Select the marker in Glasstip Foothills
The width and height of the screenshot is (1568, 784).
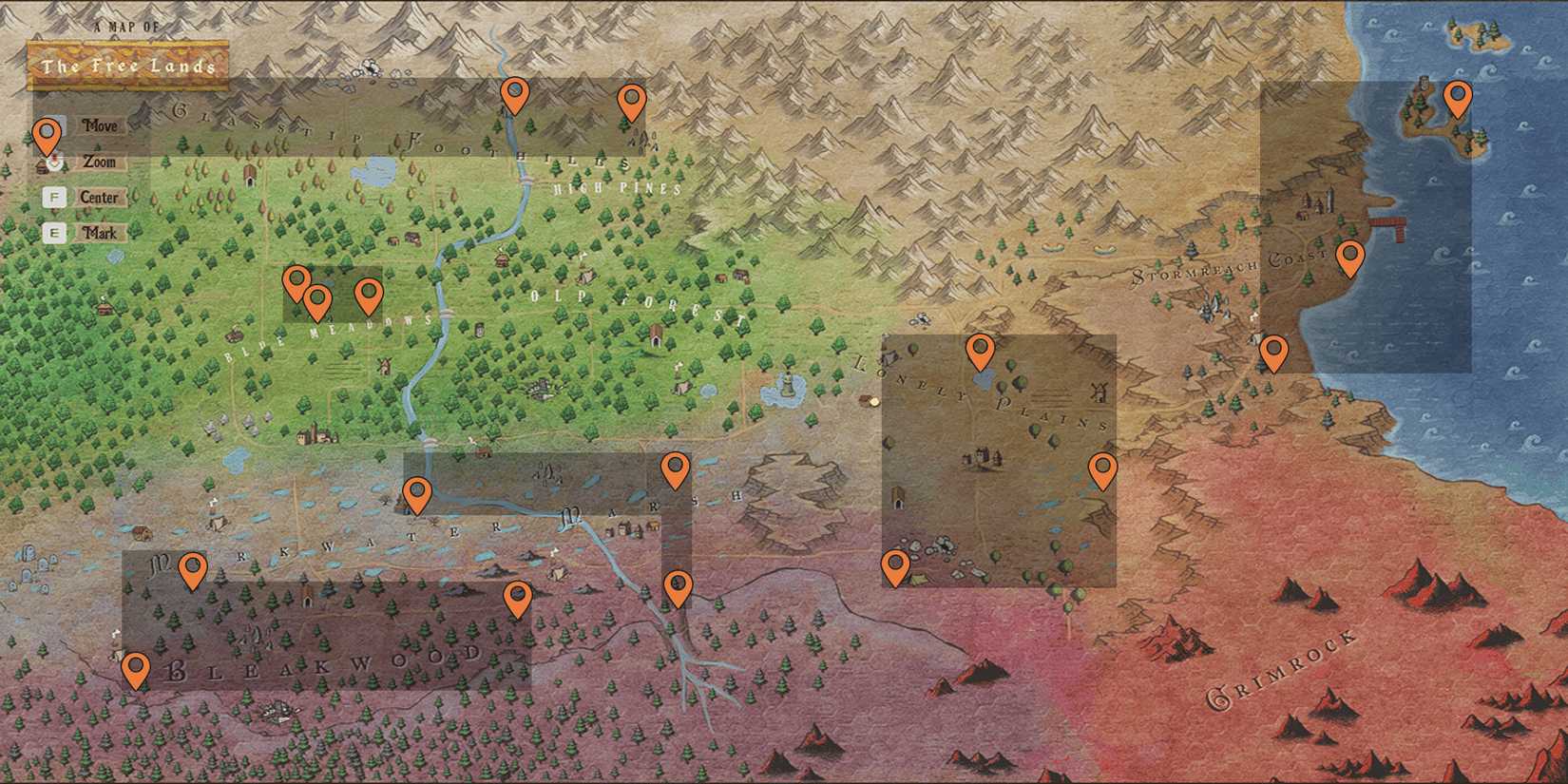point(516,95)
